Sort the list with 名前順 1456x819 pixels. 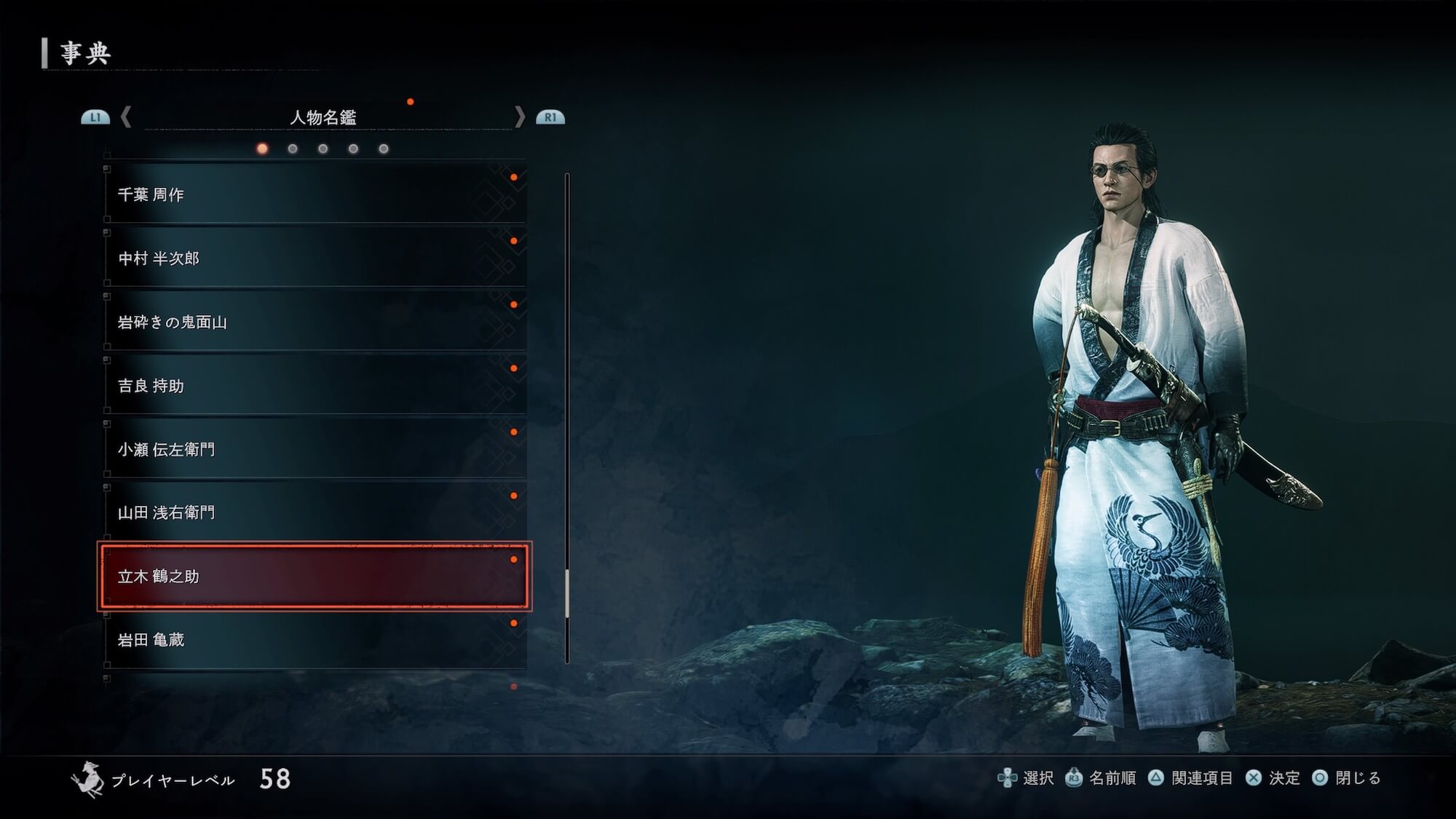[x=1101, y=778]
